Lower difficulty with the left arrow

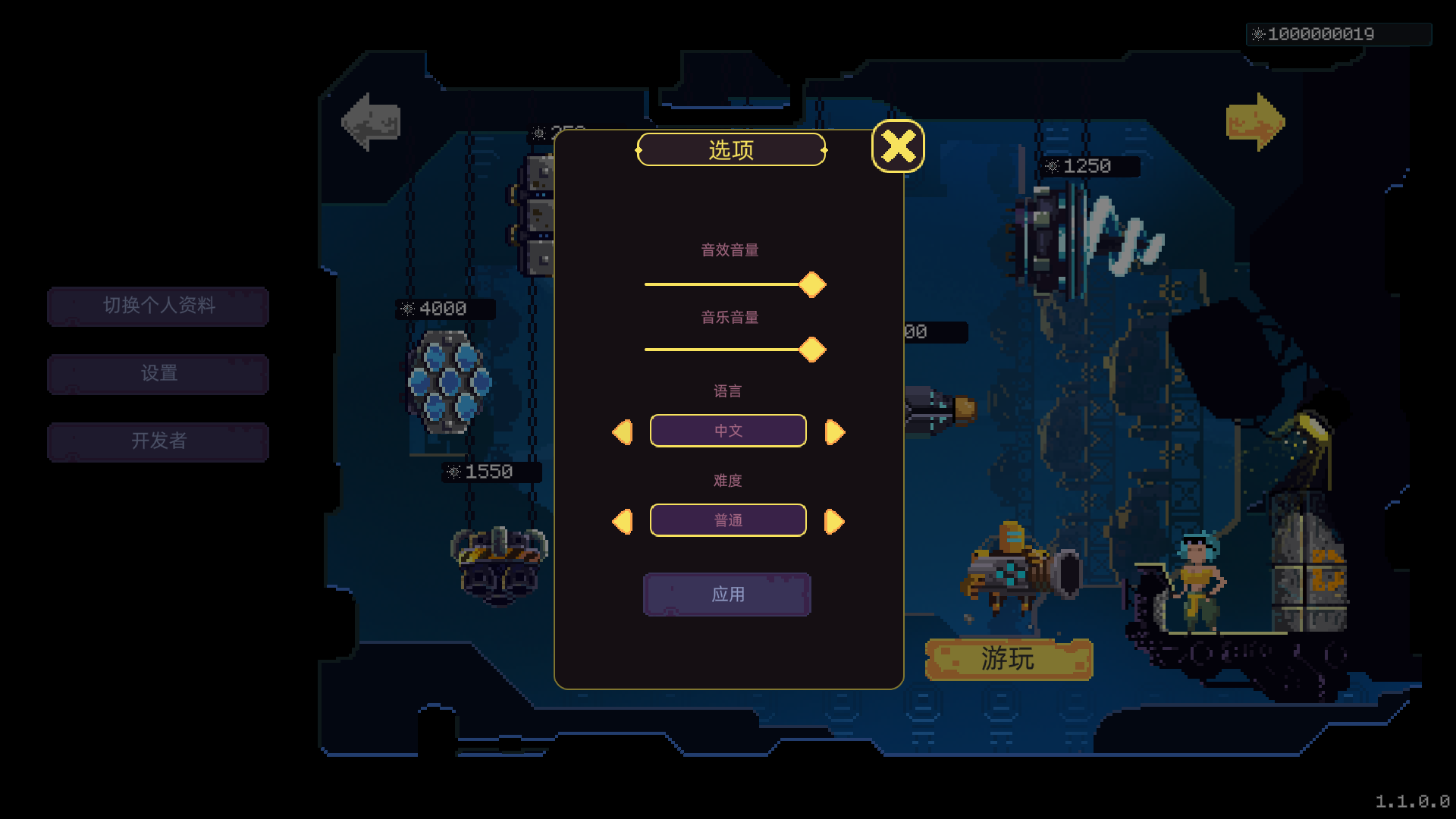[x=623, y=522]
